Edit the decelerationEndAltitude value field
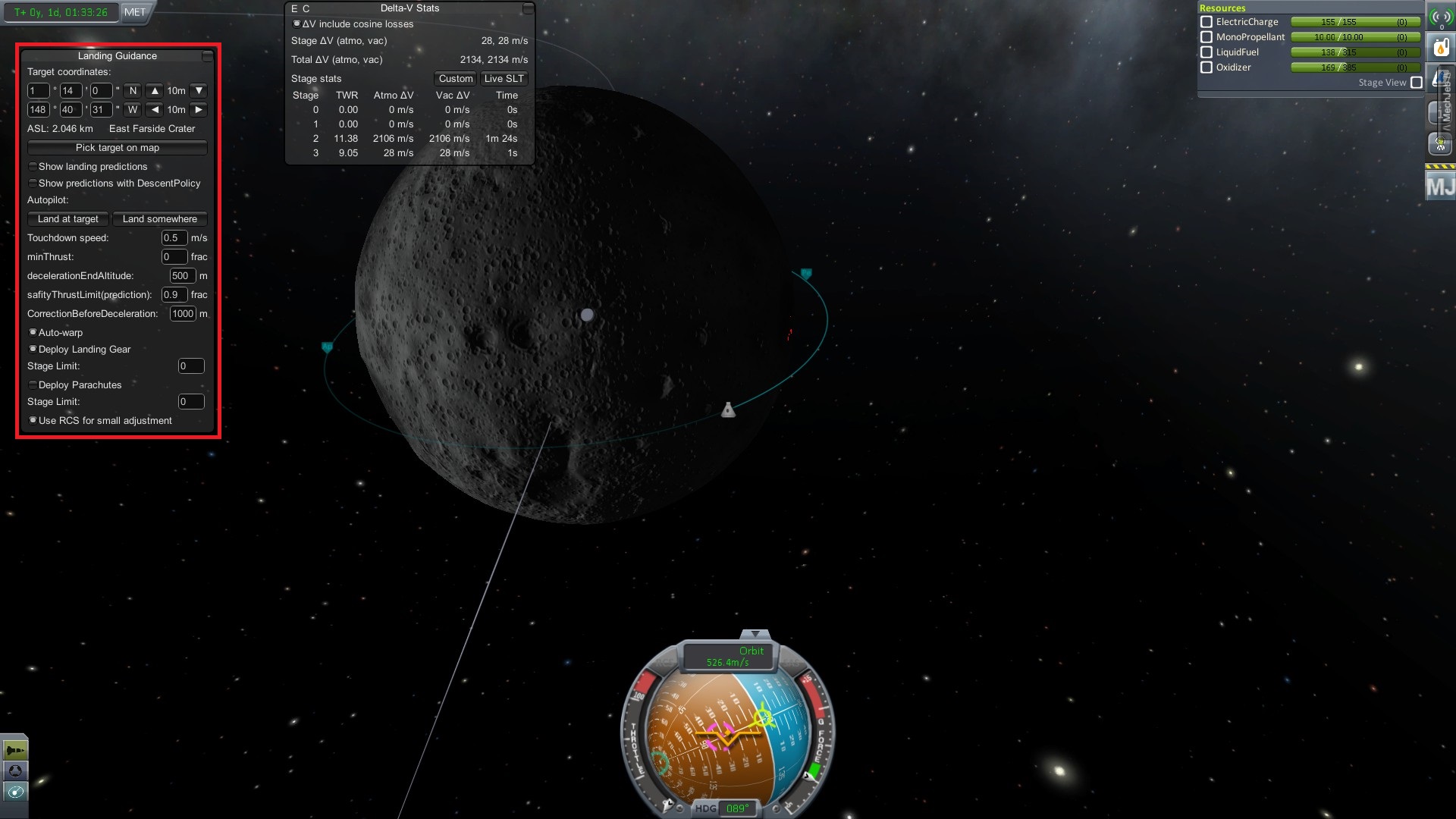 point(182,276)
